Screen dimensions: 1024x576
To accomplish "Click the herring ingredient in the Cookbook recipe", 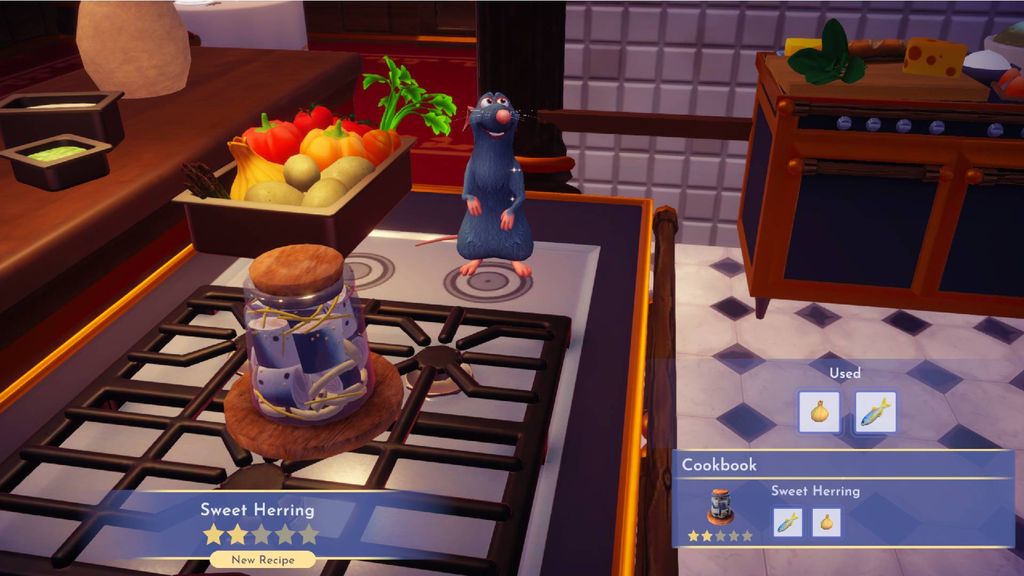I will (788, 522).
